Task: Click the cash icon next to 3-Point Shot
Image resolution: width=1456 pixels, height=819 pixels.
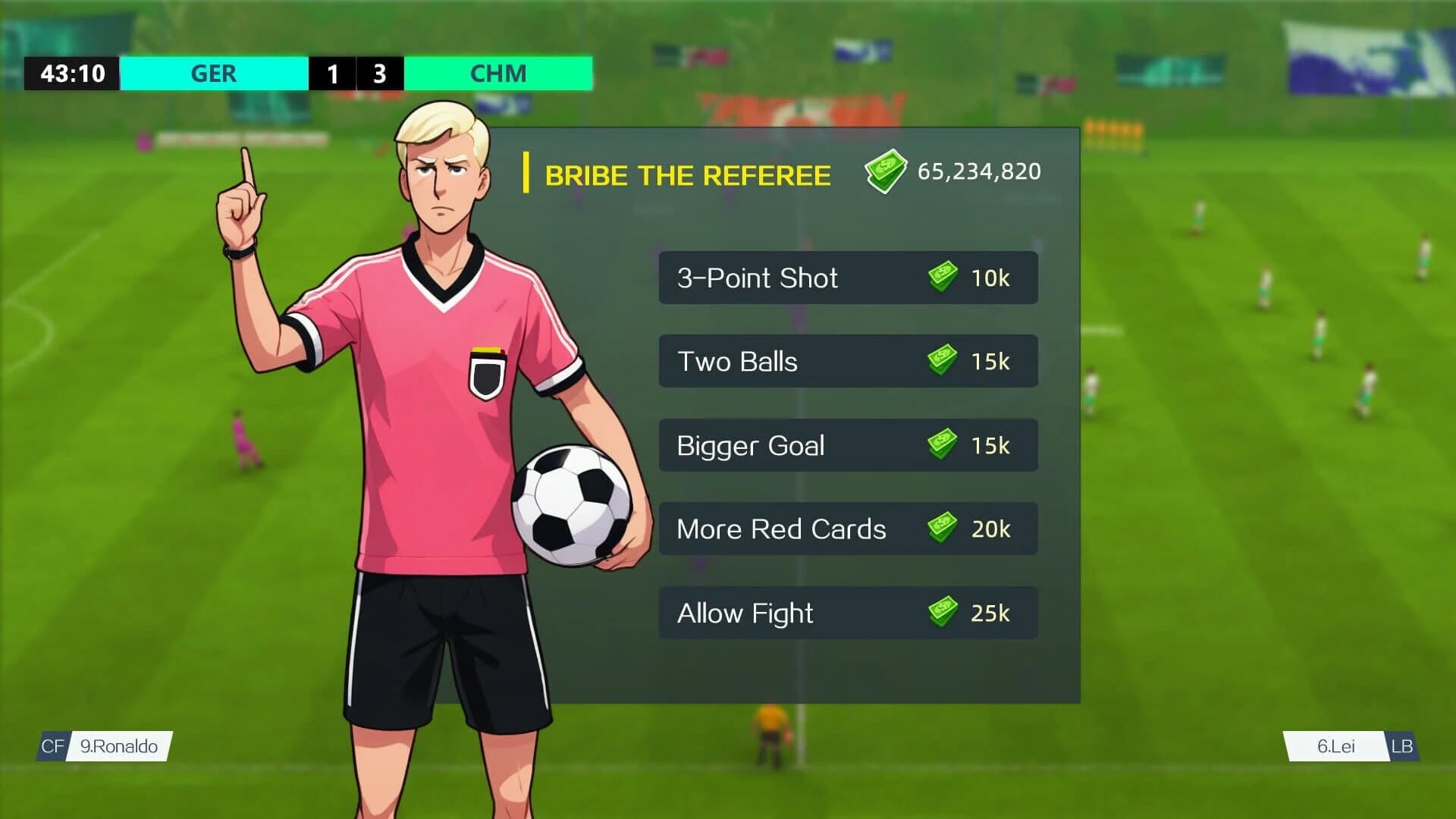Action: [x=941, y=278]
